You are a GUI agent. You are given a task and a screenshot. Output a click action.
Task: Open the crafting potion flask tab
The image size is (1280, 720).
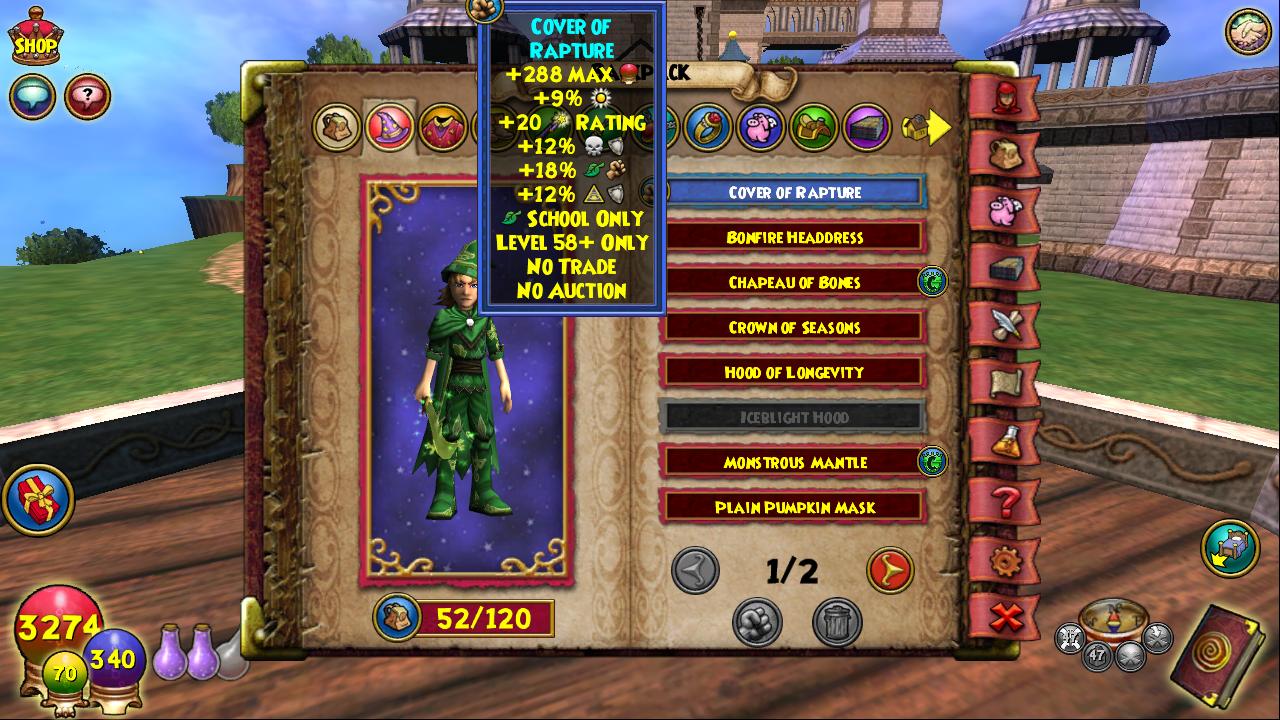(x=1005, y=439)
